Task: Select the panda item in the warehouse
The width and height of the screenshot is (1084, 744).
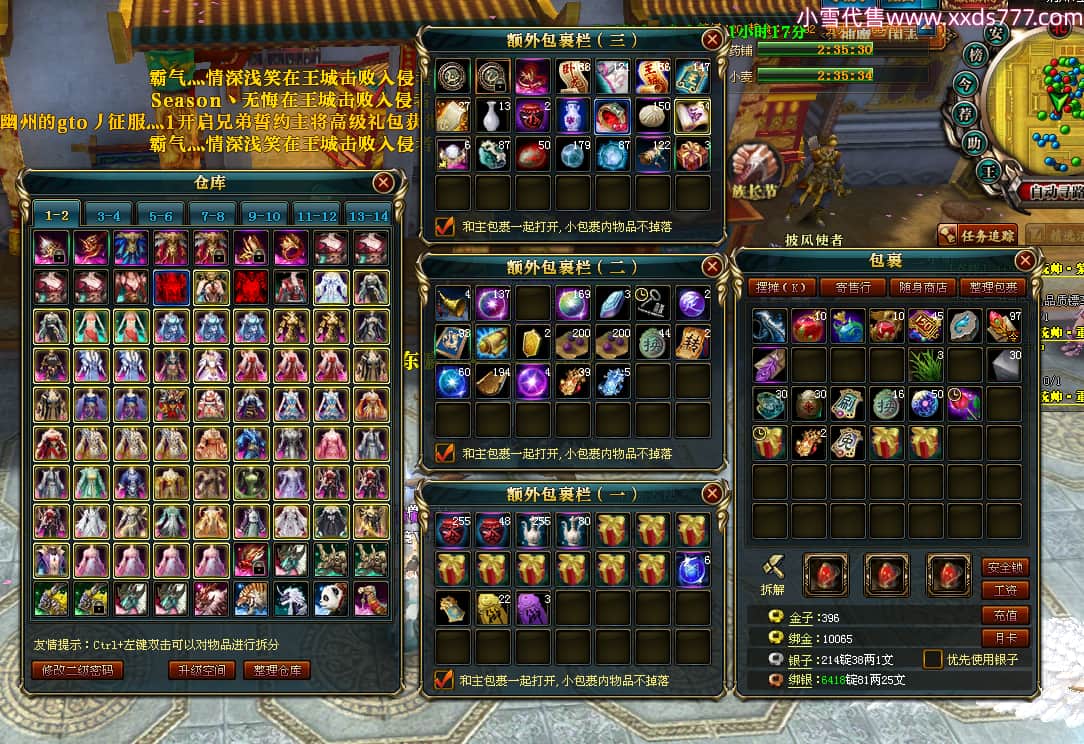Action: click(332, 598)
